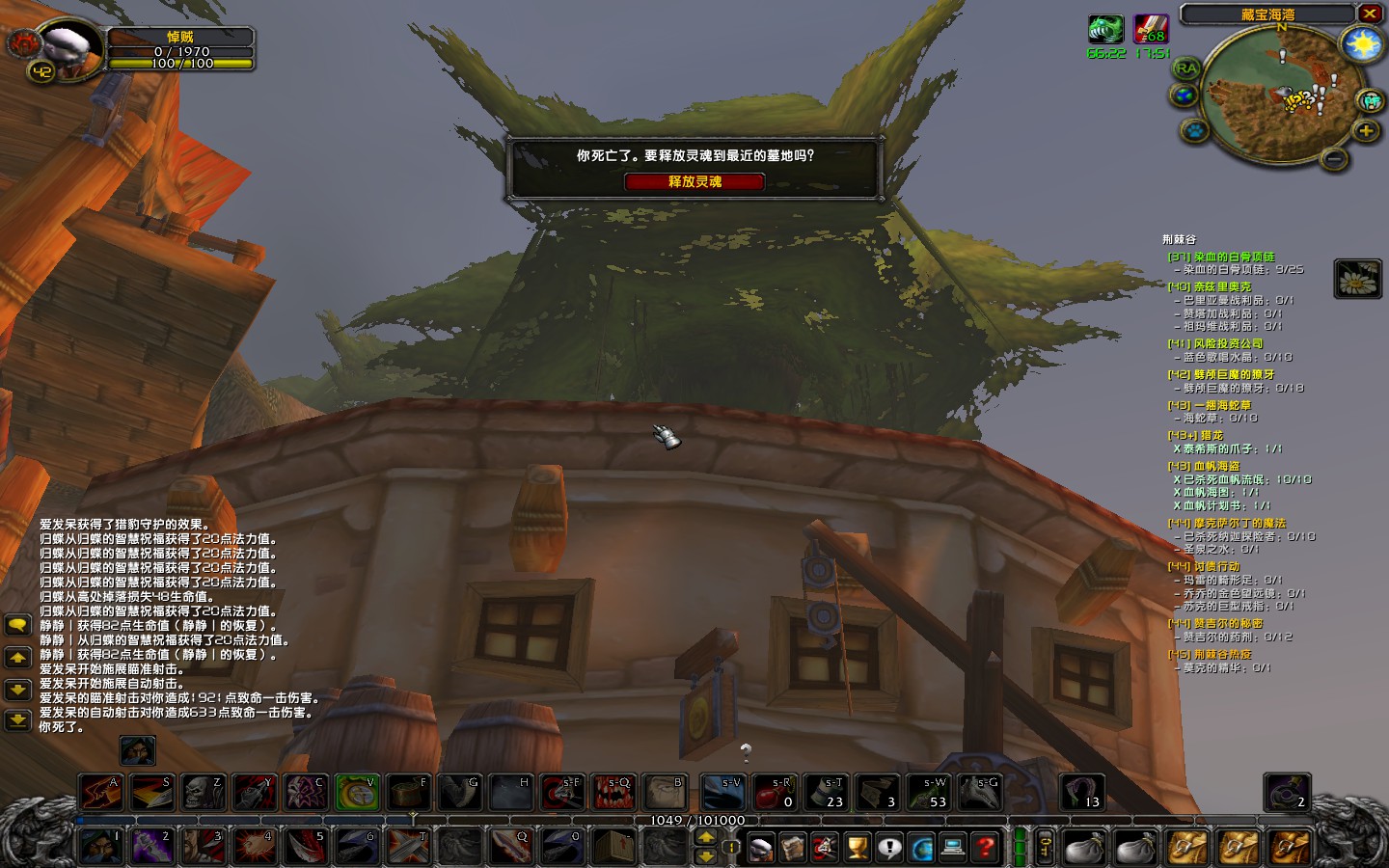
Task: Toggle the PF addon button on the minimap
Action: click(1371, 101)
